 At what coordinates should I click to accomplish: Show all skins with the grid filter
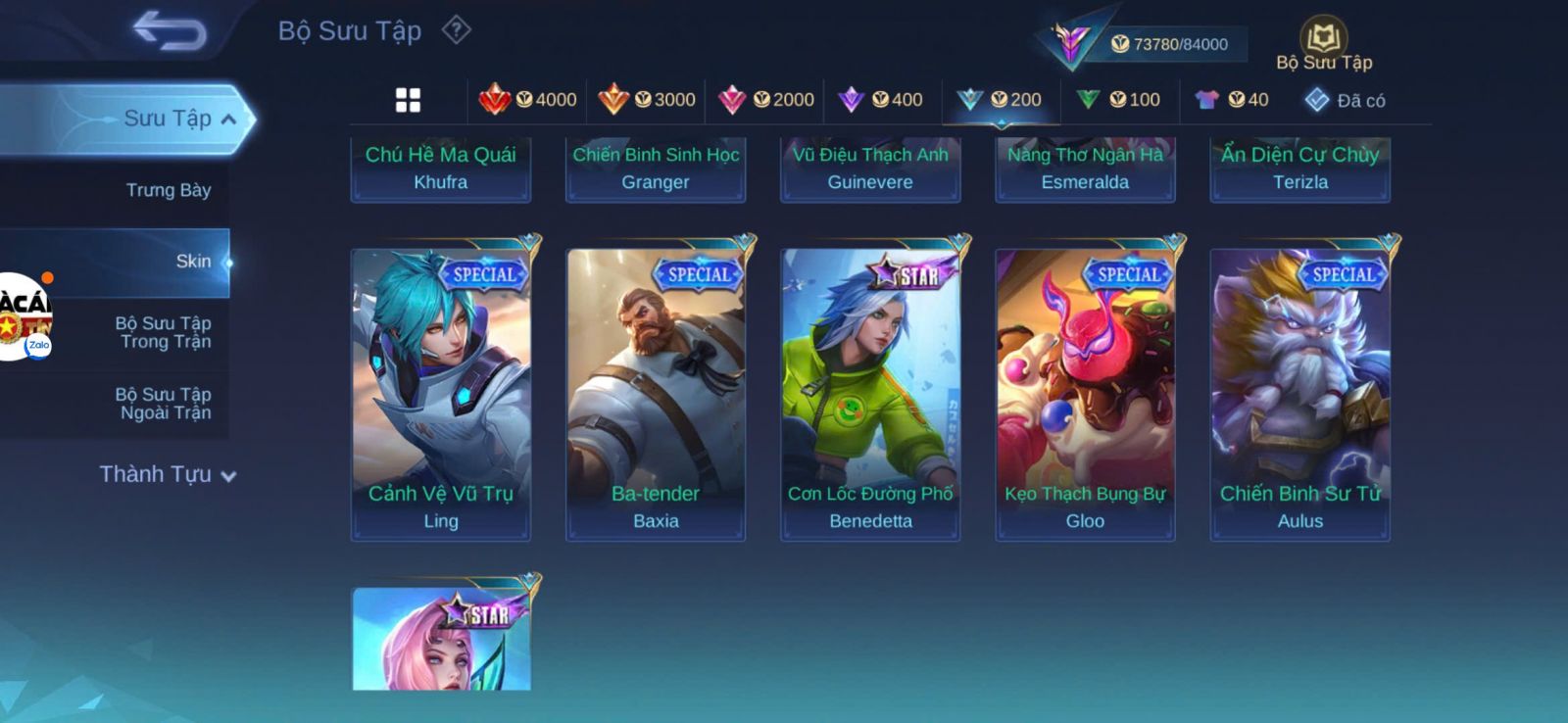pos(408,100)
